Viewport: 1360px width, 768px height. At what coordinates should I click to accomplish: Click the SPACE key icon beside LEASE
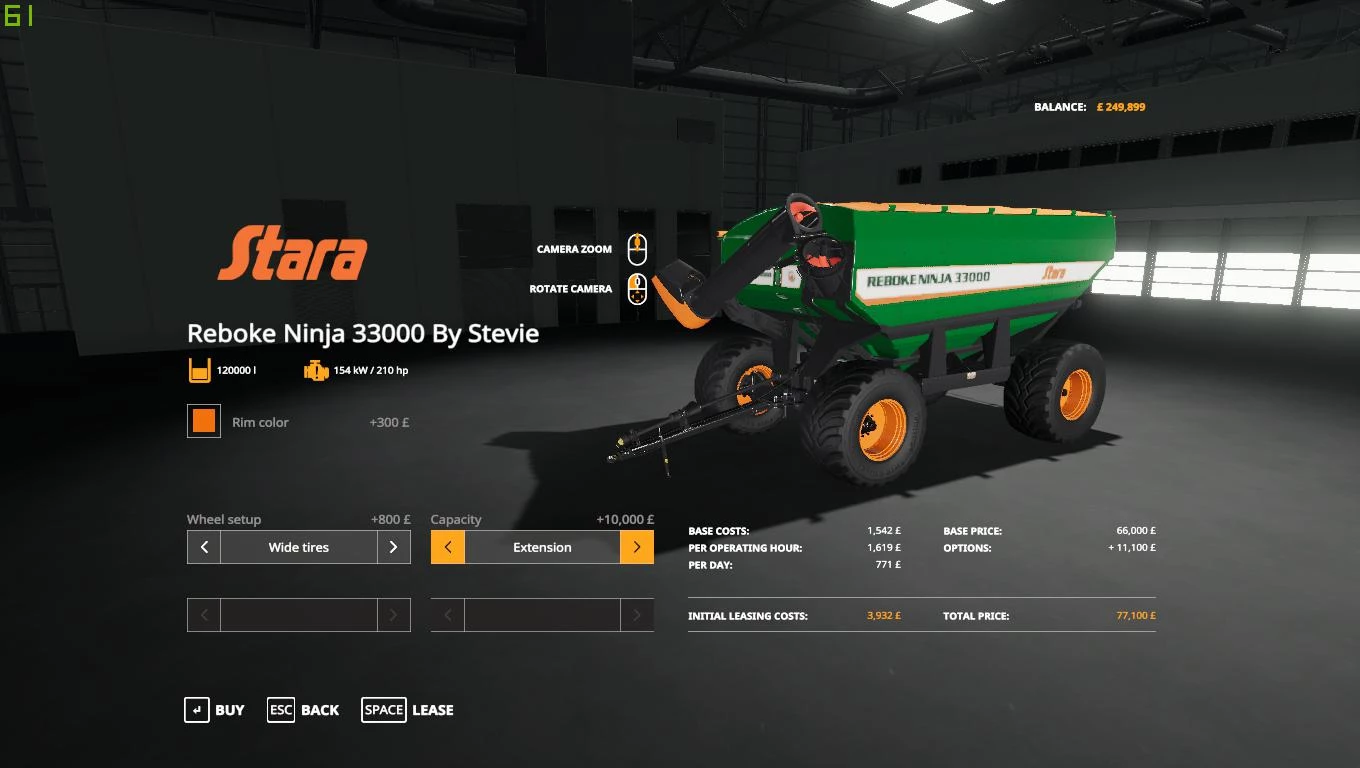(383, 710)
